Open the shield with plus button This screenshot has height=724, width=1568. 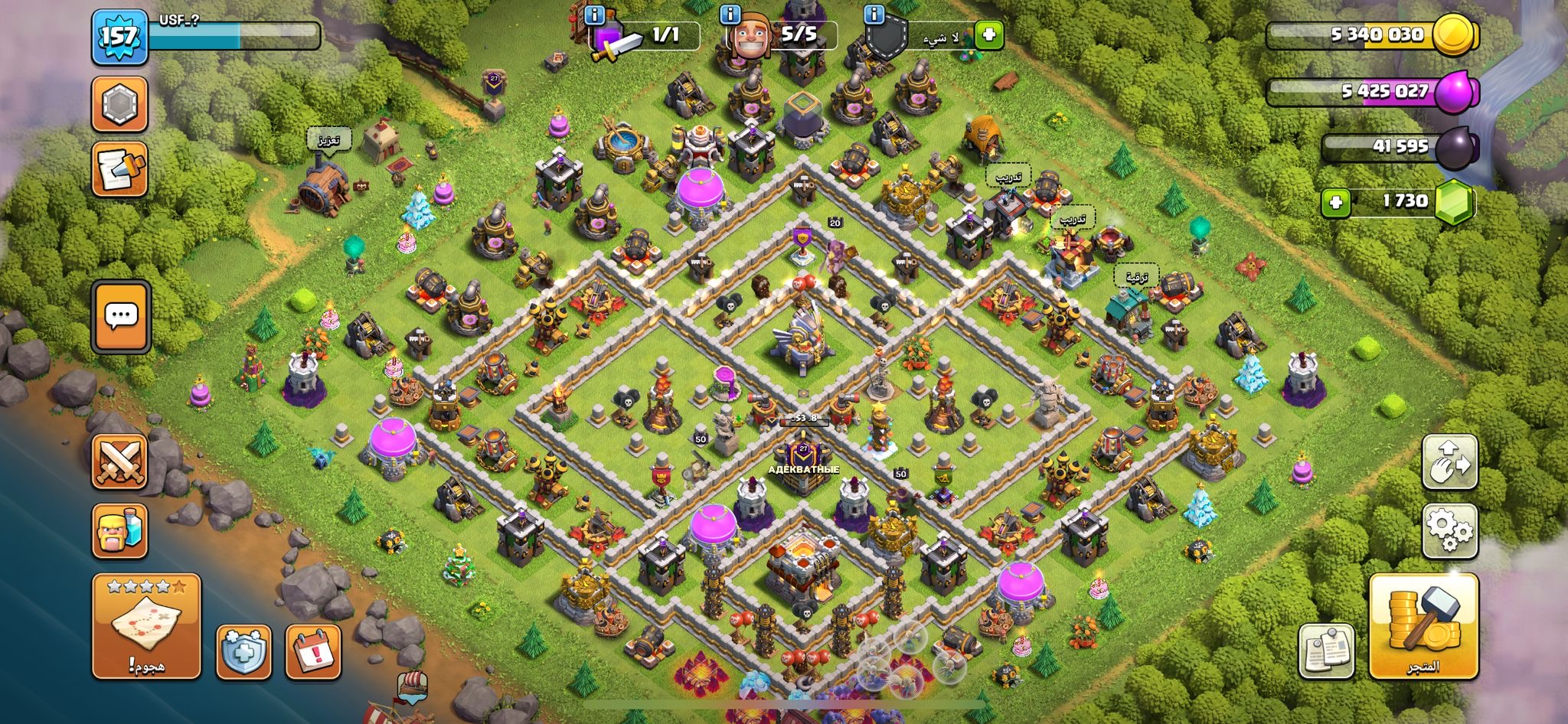[x=243, y=652]
